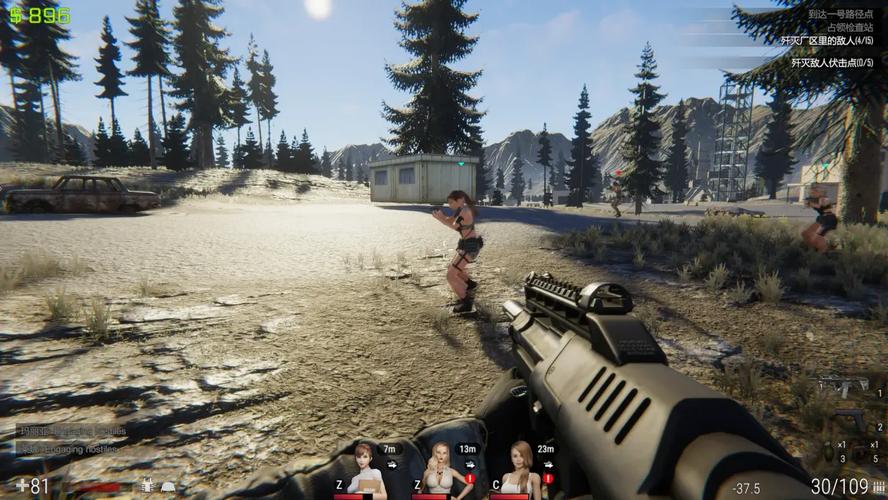Select the blonde squadmate portrait at 13m
This screenshot has width=888, height=500.
pos(438,468)
